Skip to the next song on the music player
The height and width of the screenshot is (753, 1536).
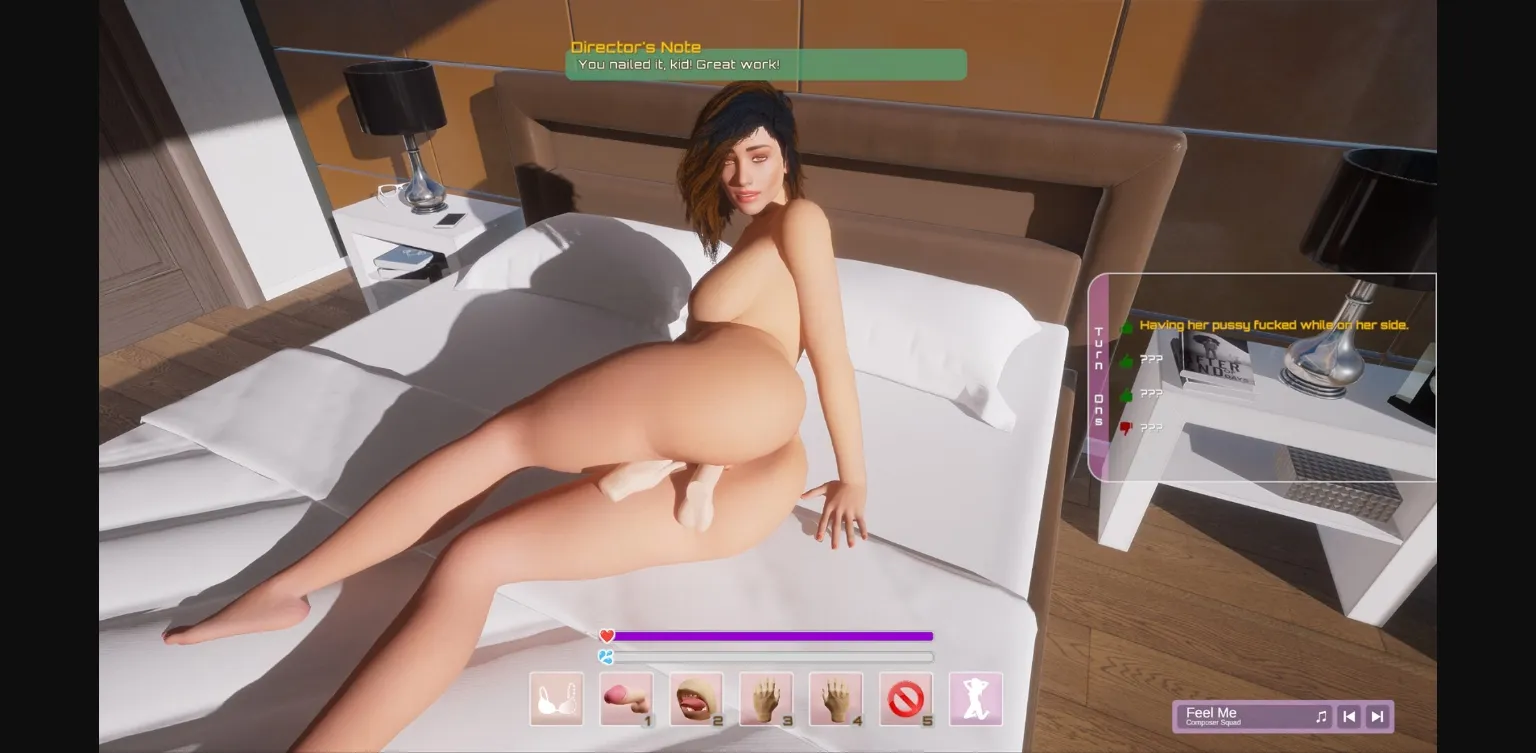[1376, 716]
